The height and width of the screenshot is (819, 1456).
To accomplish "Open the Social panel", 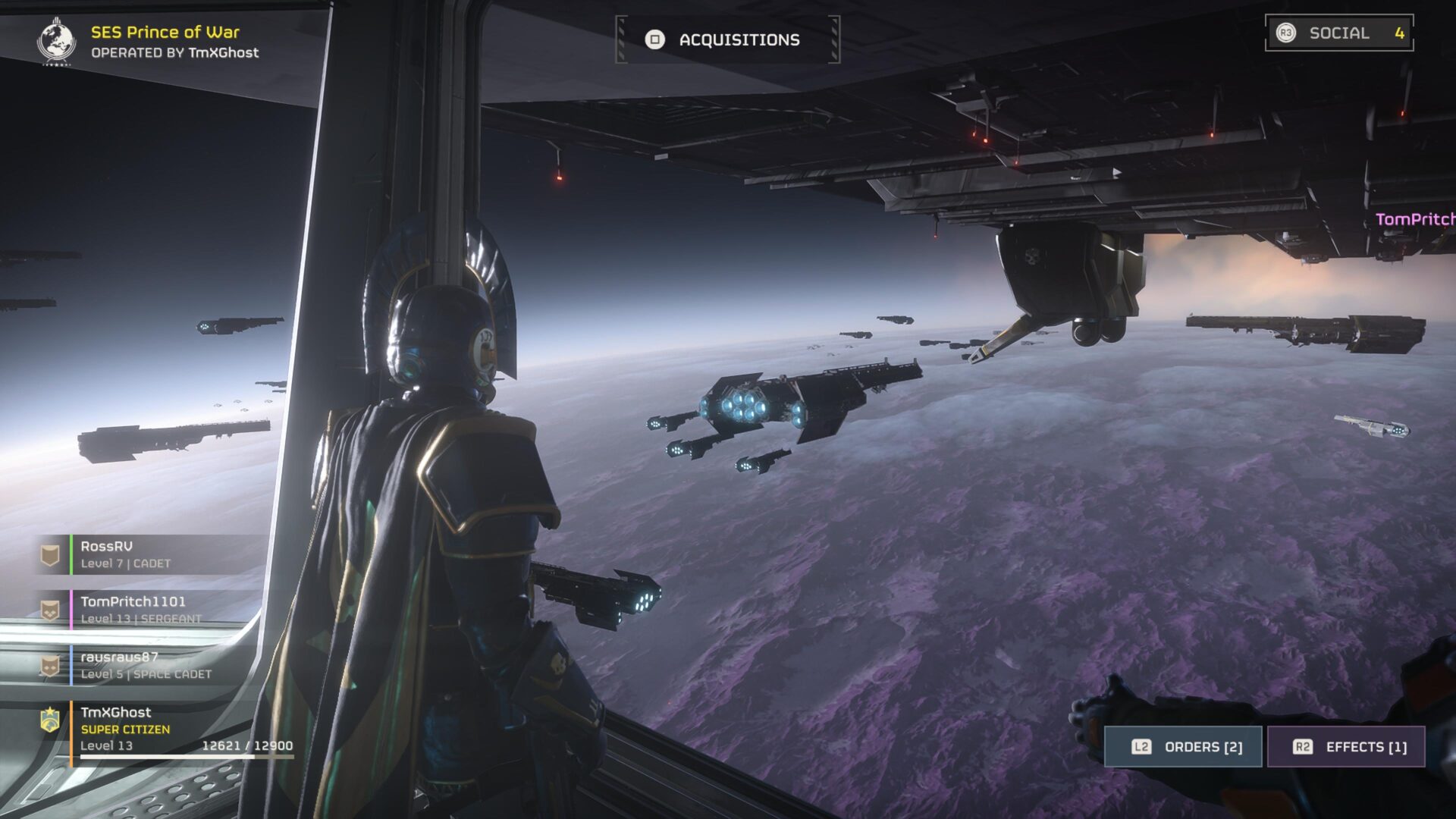I will coord(1338,33).
